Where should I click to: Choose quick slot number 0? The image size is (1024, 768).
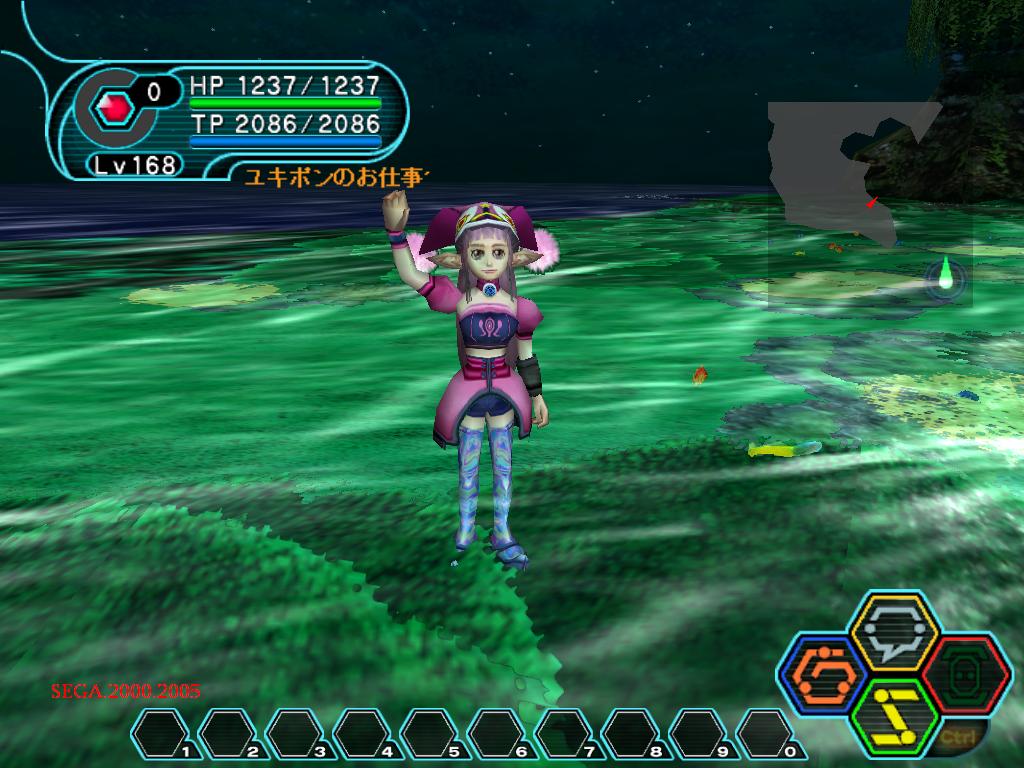coord(767,734)
